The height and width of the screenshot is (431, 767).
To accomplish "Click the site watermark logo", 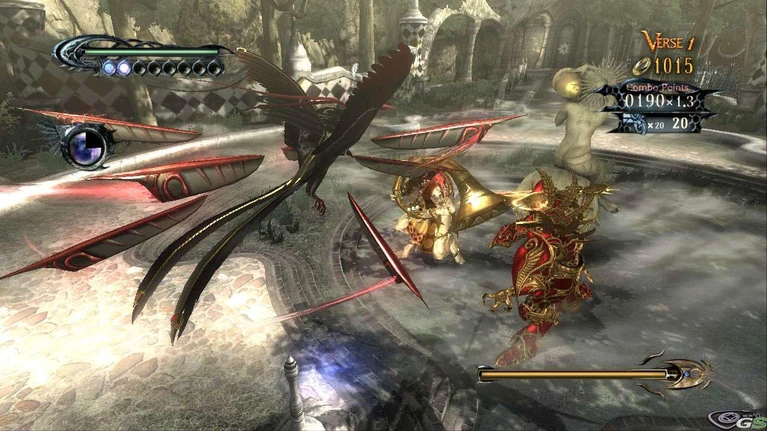I will click(x=740, y=418).
